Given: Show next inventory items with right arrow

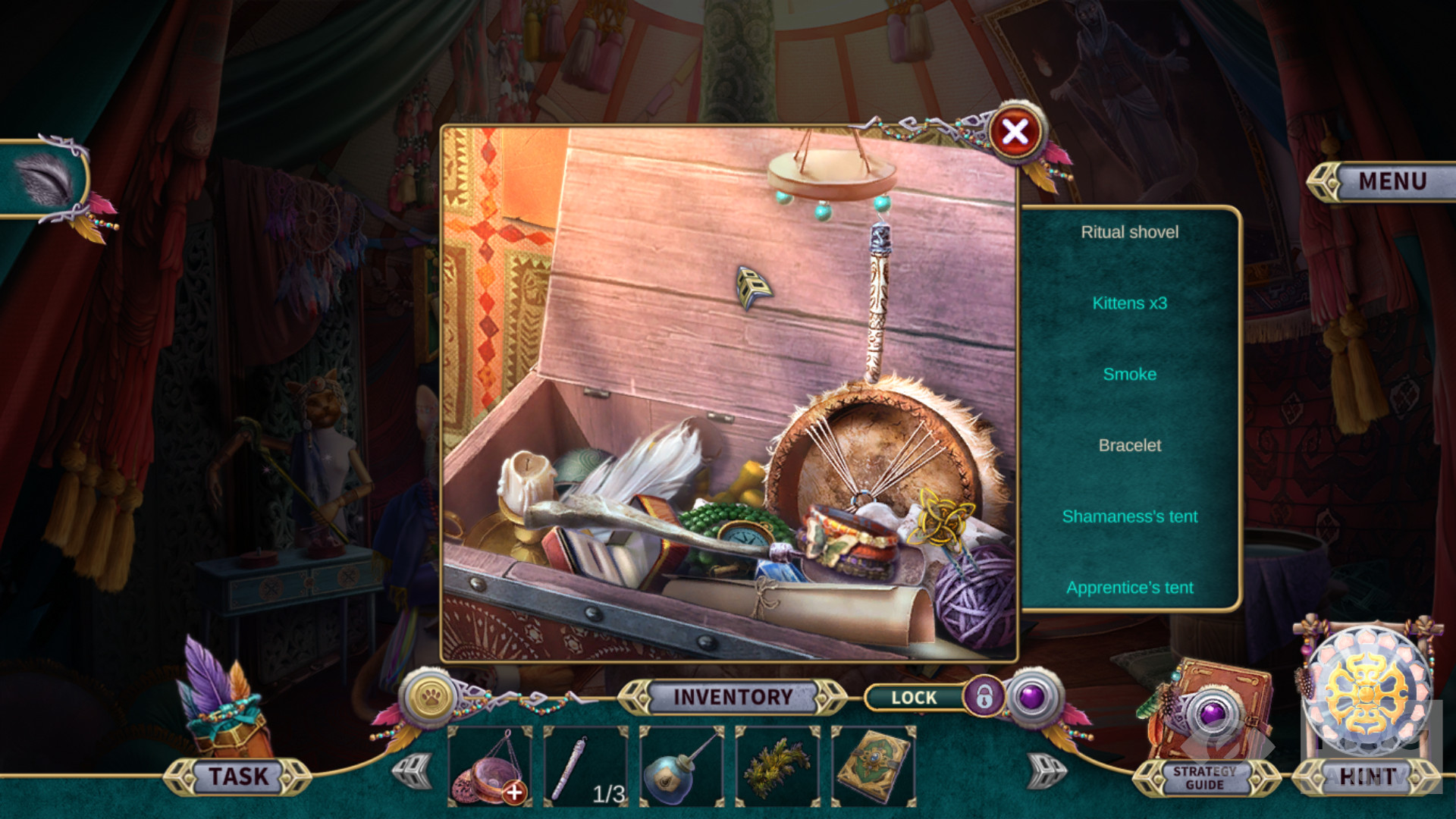Looking at the screenshot, I should click(x=1046, y=771).
